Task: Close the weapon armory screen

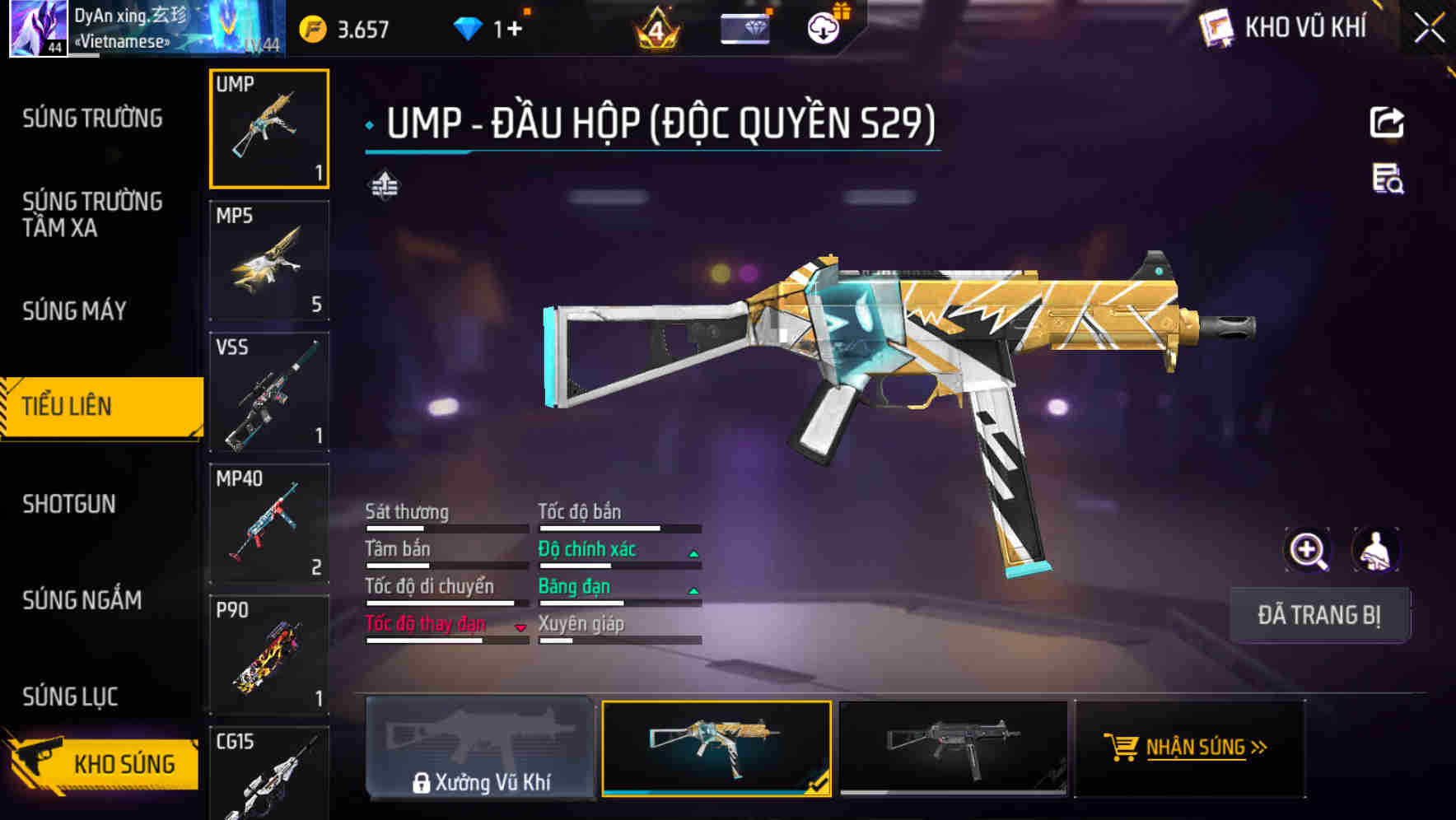Action: click(x=1429, y=29)
